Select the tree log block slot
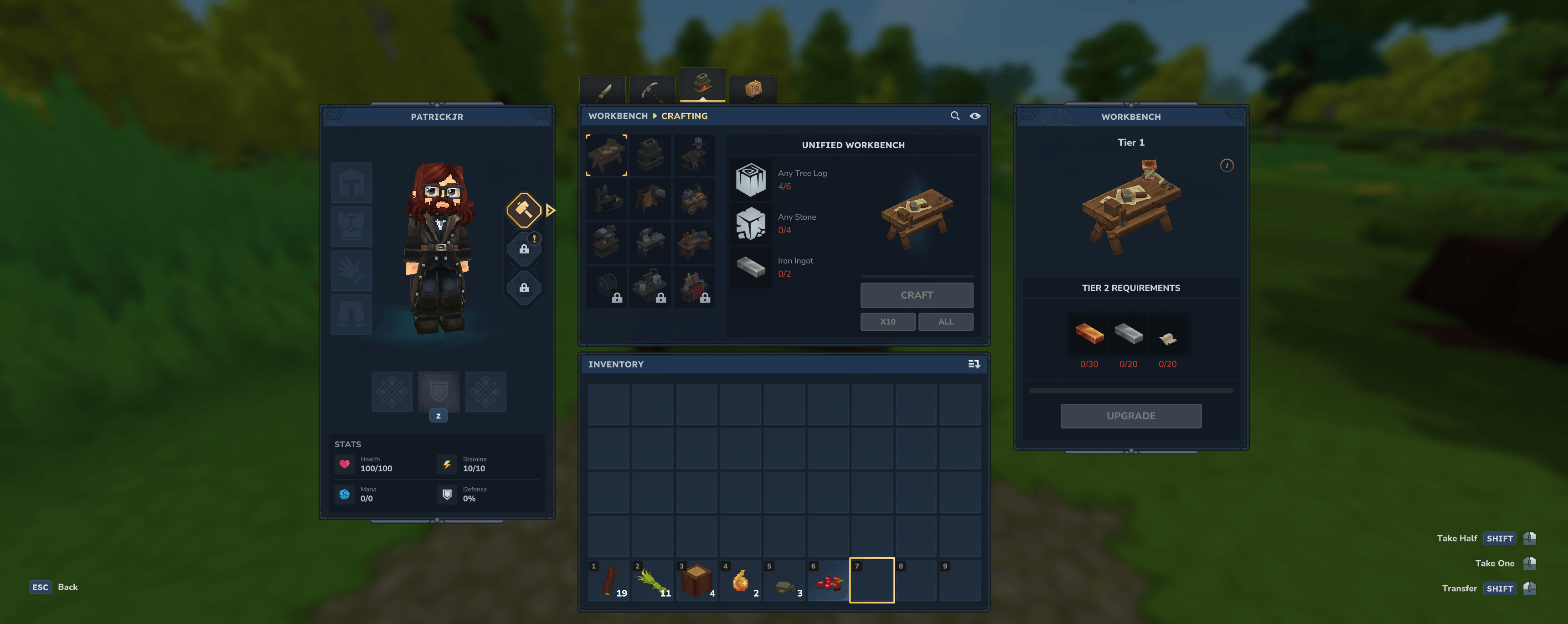Screen dimensions: 1568x624 (x=696, y=580)
